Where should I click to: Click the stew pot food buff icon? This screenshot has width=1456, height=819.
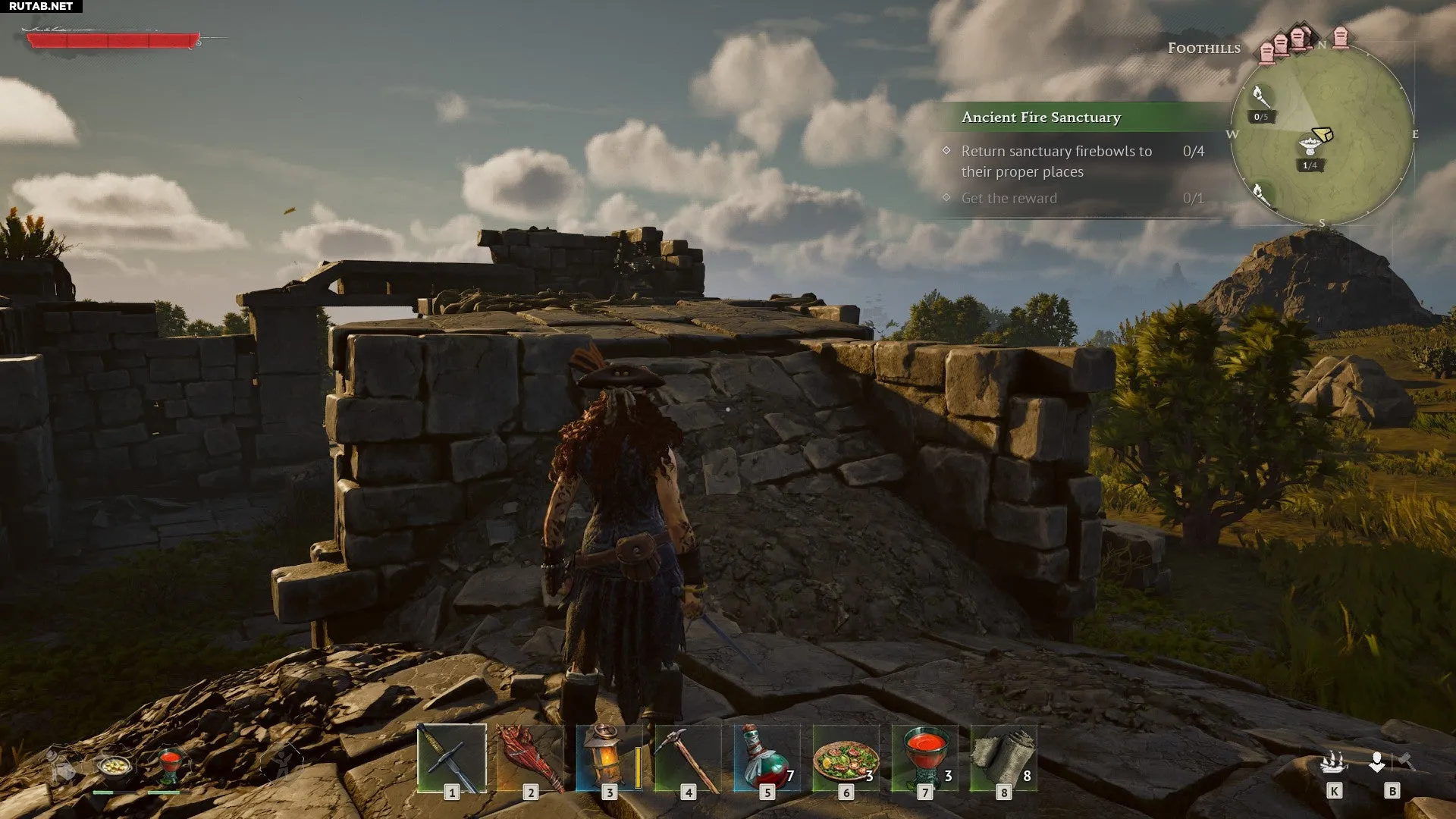(114, 767)
